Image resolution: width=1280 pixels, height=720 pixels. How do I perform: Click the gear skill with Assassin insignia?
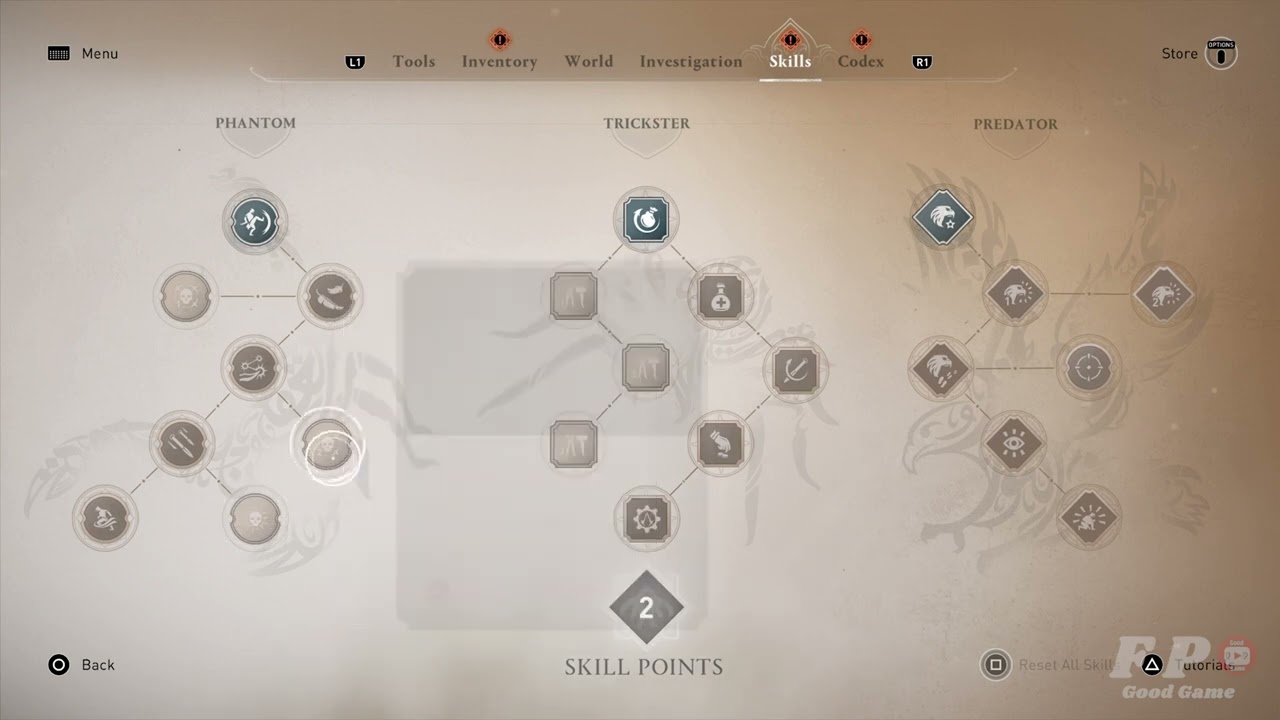(x=646, y=518)
